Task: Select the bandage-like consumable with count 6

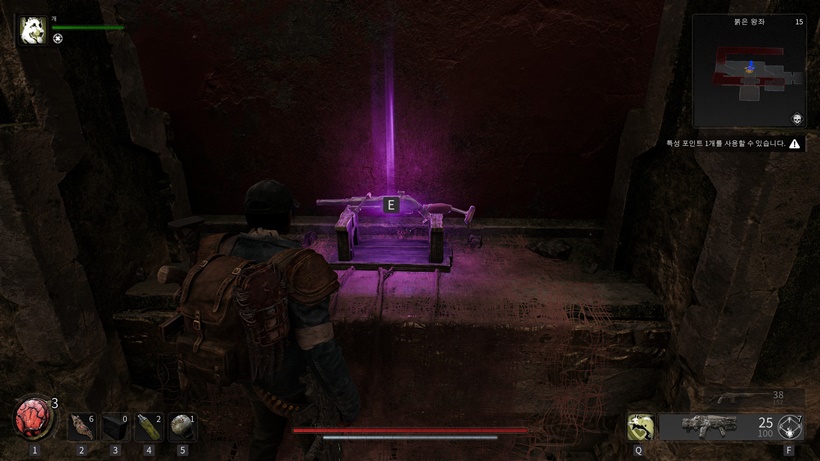Action: (x=83, y=426)
